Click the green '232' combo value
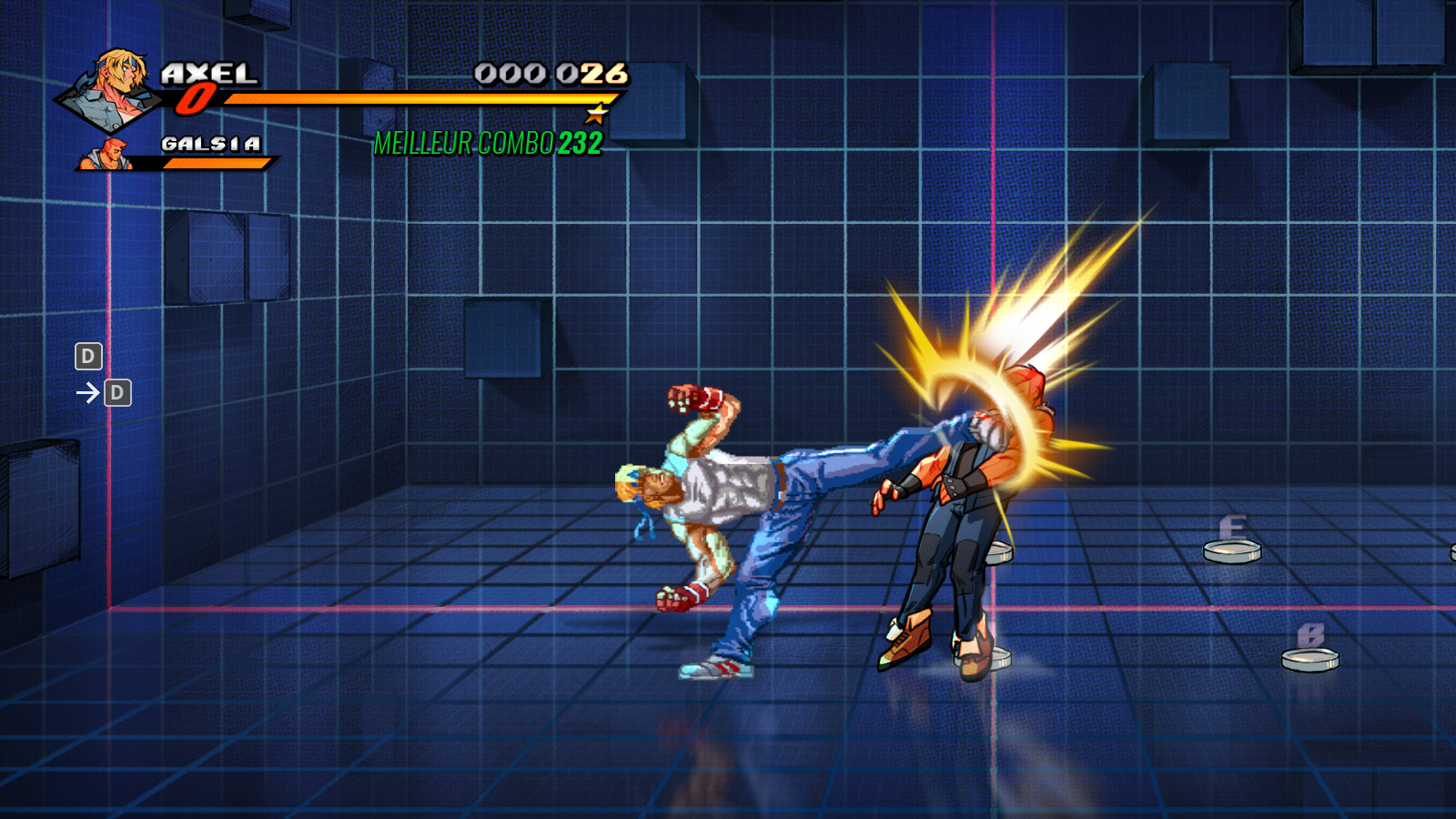 tap(580, 141)
